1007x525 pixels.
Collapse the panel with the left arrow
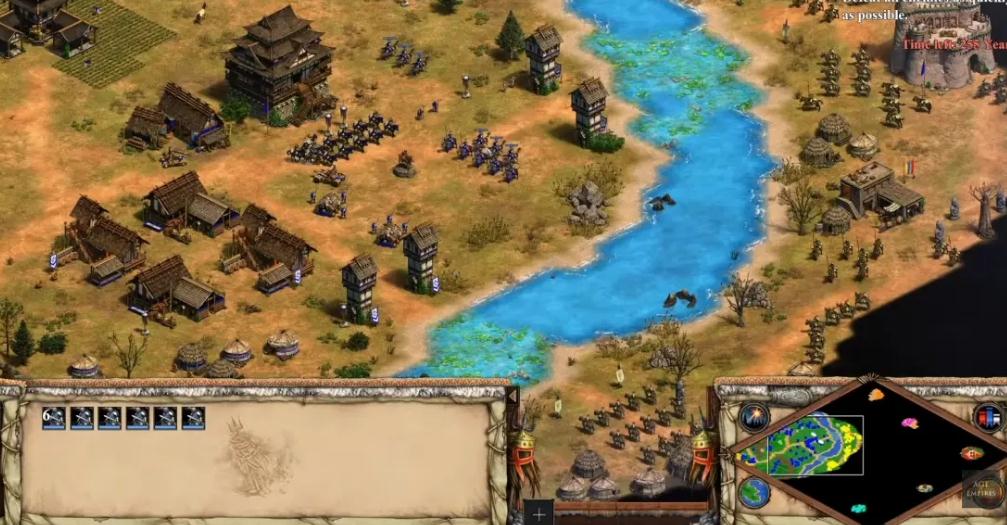(x=515, y=397)
